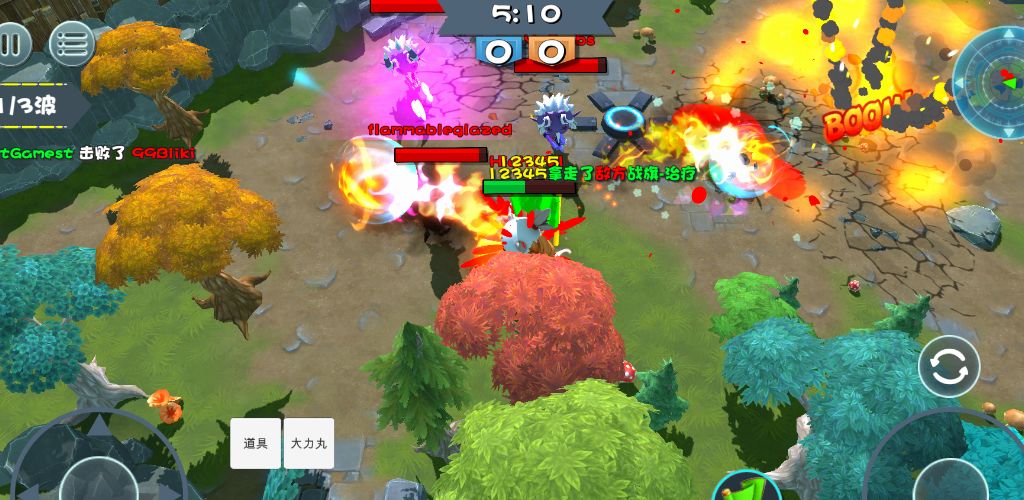Pause the match
This screenshot has width=1024, height=500.
coord(11,45)
